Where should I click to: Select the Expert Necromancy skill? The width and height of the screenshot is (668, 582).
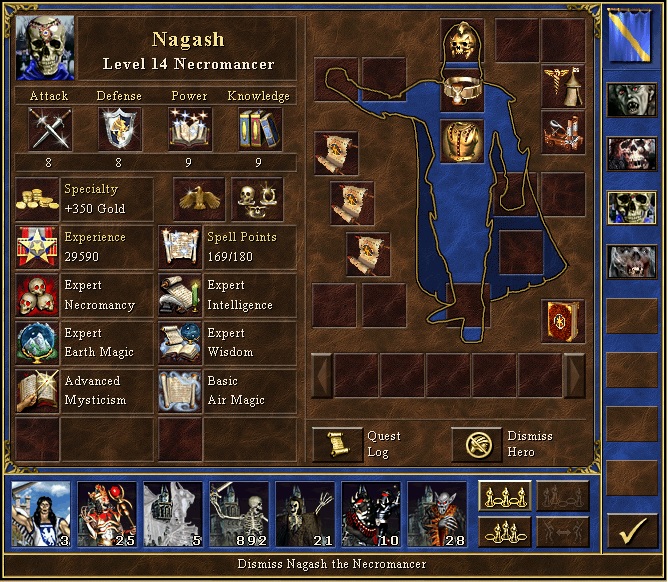tap(38, 295)
